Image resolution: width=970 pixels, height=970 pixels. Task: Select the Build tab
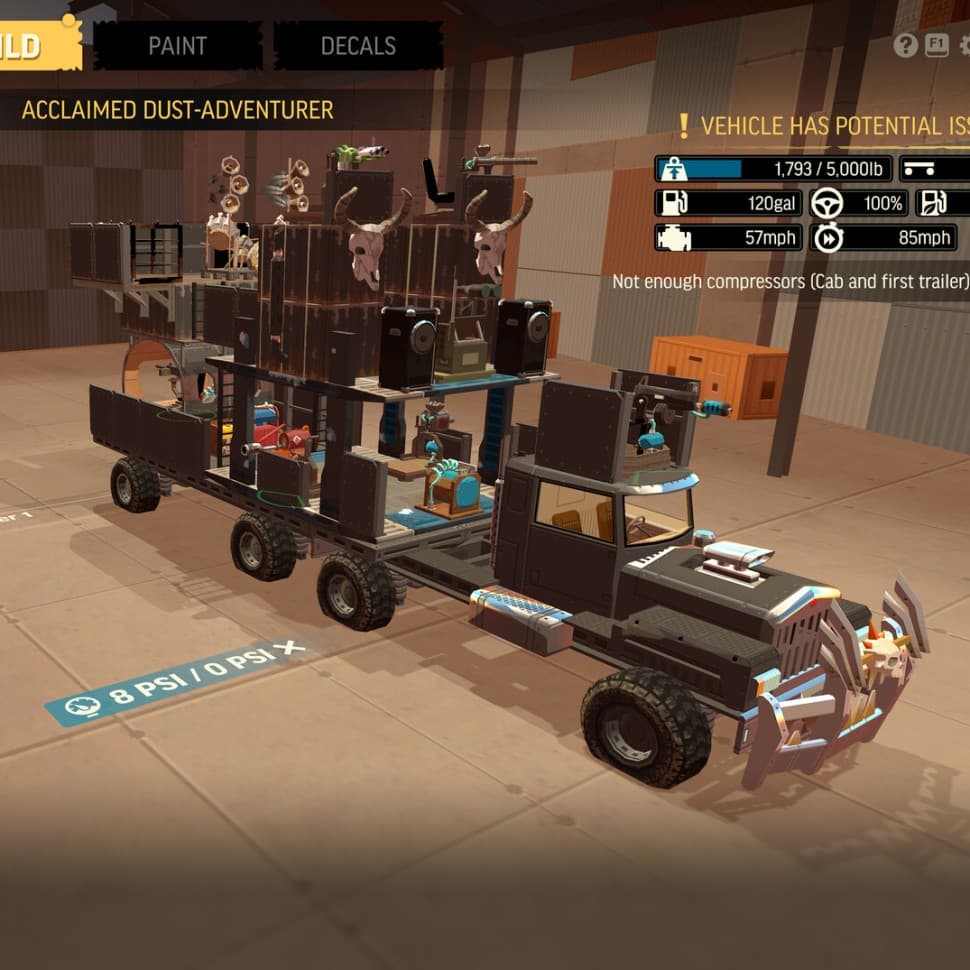[38, 46]
